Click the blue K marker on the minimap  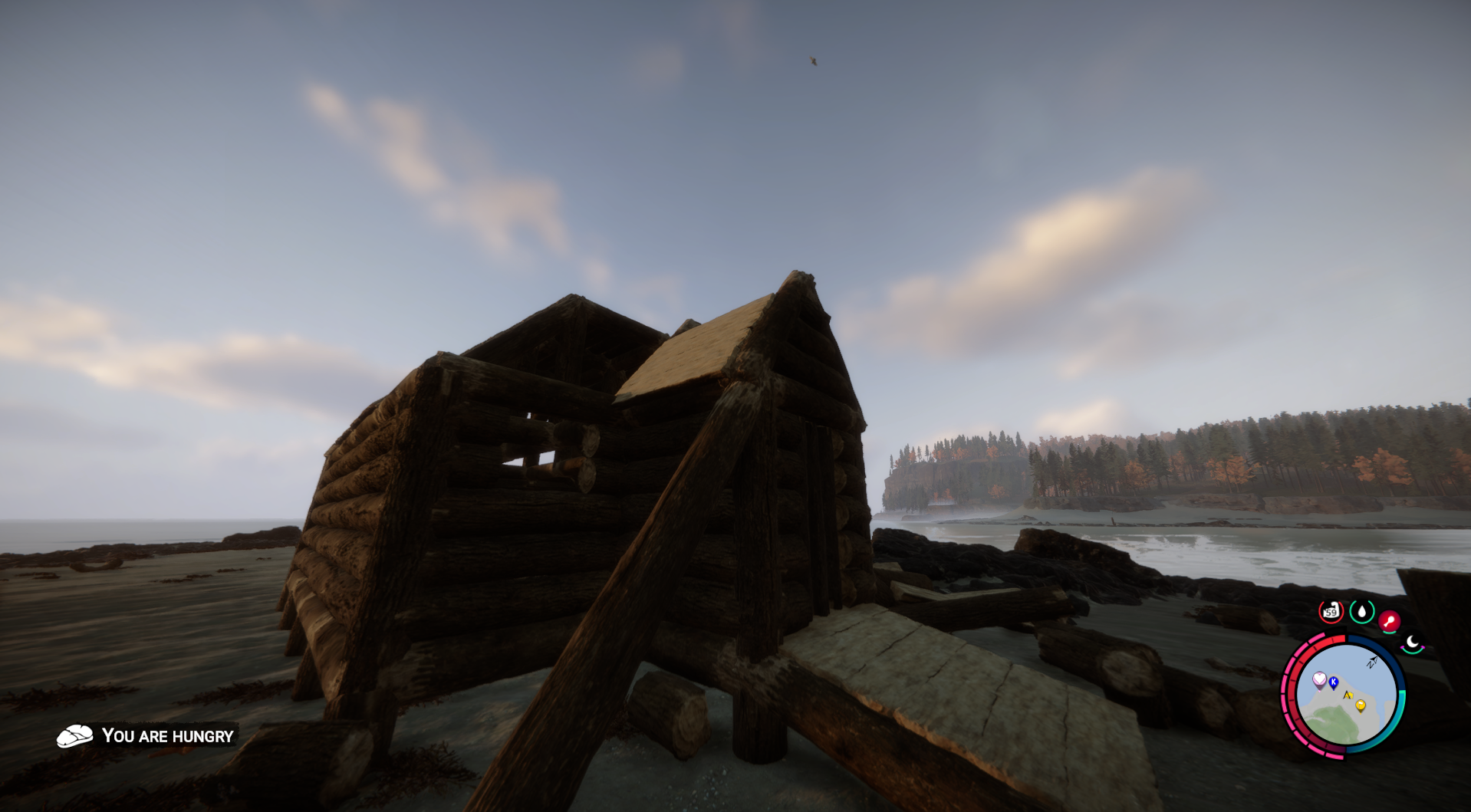pyautogui.click(x=1333, y=683)
